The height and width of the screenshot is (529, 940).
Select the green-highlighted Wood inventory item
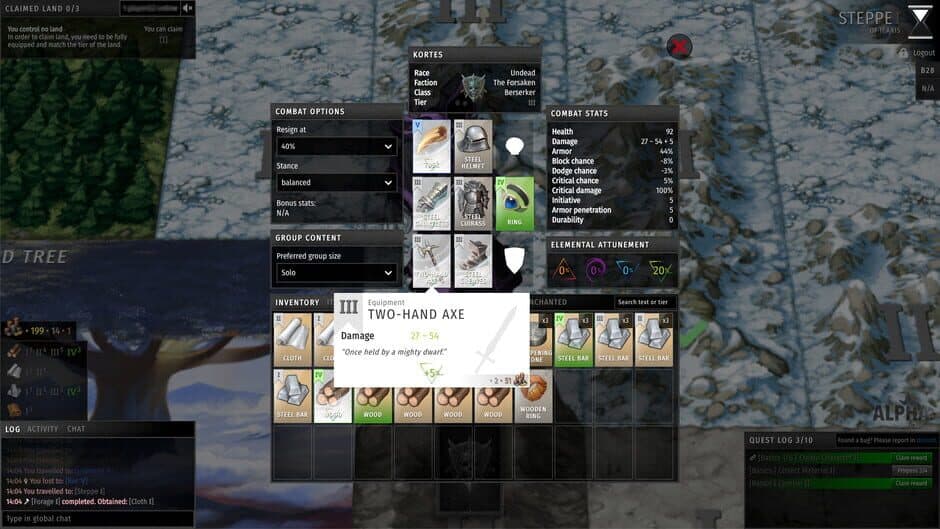[373, 397]
